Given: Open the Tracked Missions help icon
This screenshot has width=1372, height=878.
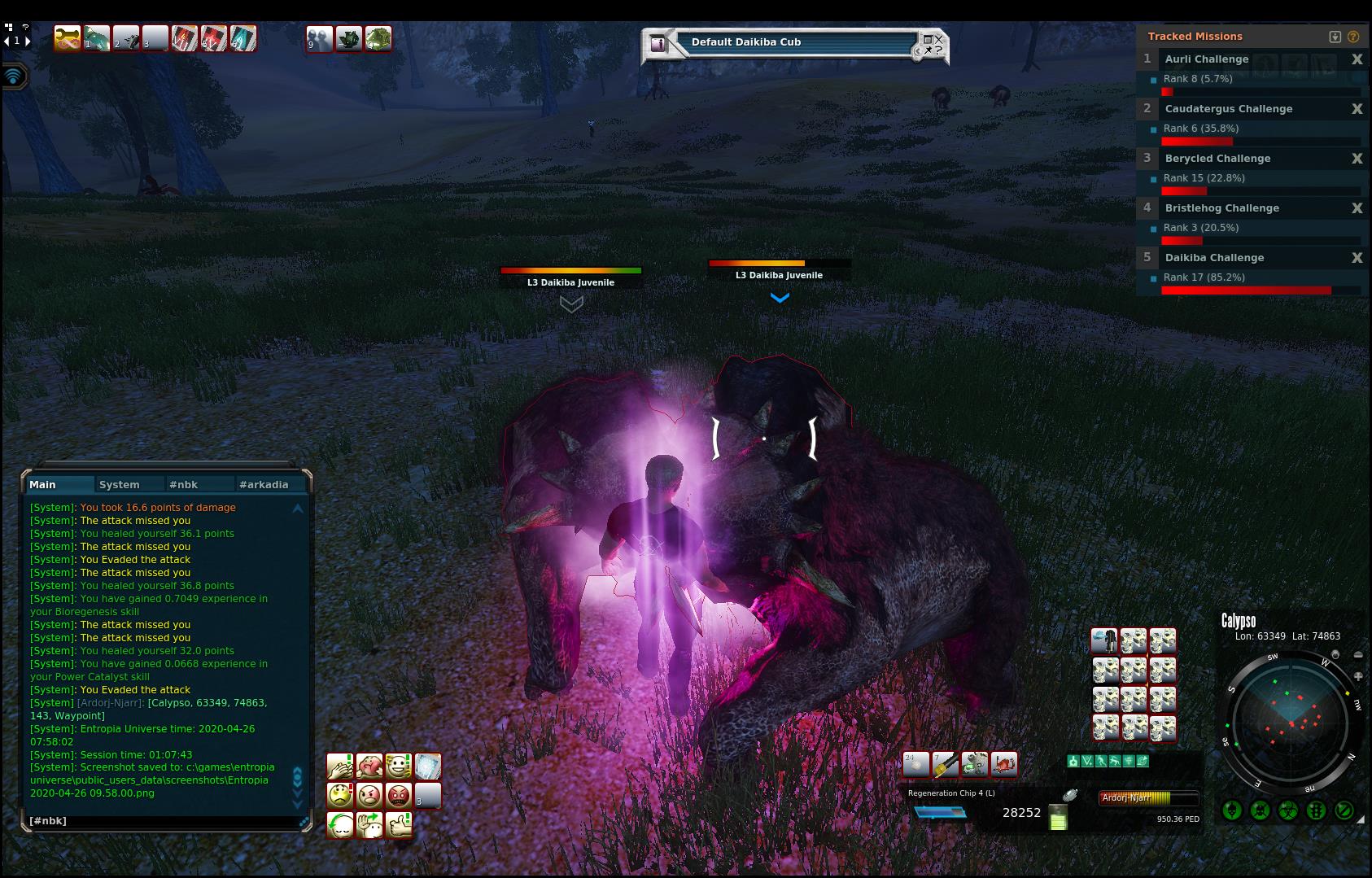Looking at the screenshot, I should tap(1353, 37).
